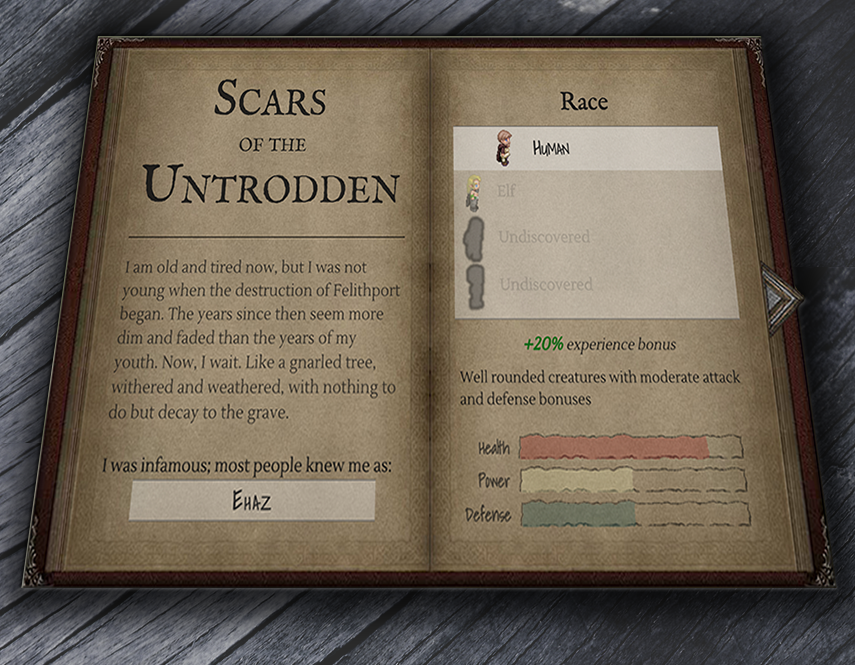The height and width of the screenshot is (665, 855).
Task: Turn to the next page with arrow
Action: click(779, 295)
